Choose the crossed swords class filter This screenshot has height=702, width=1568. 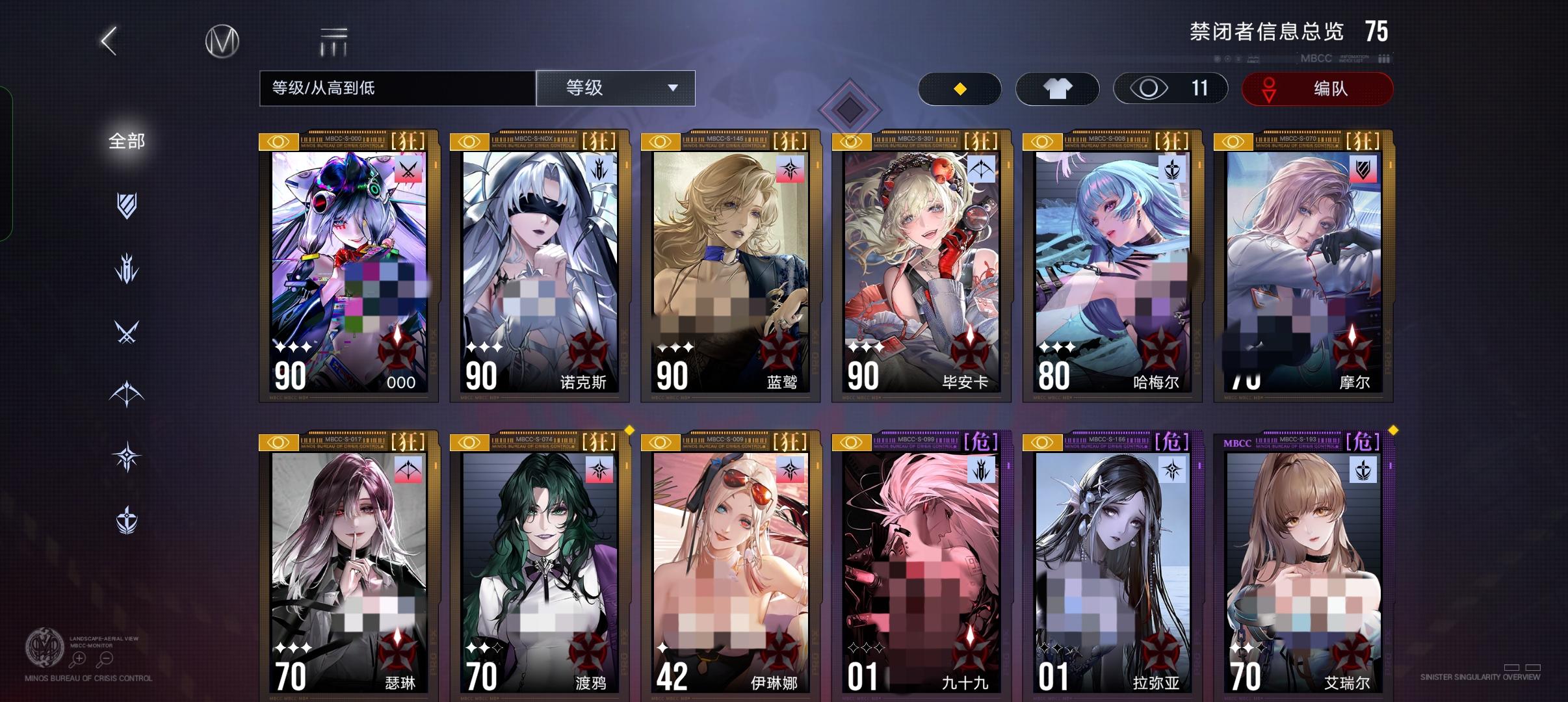coord(127,331)
